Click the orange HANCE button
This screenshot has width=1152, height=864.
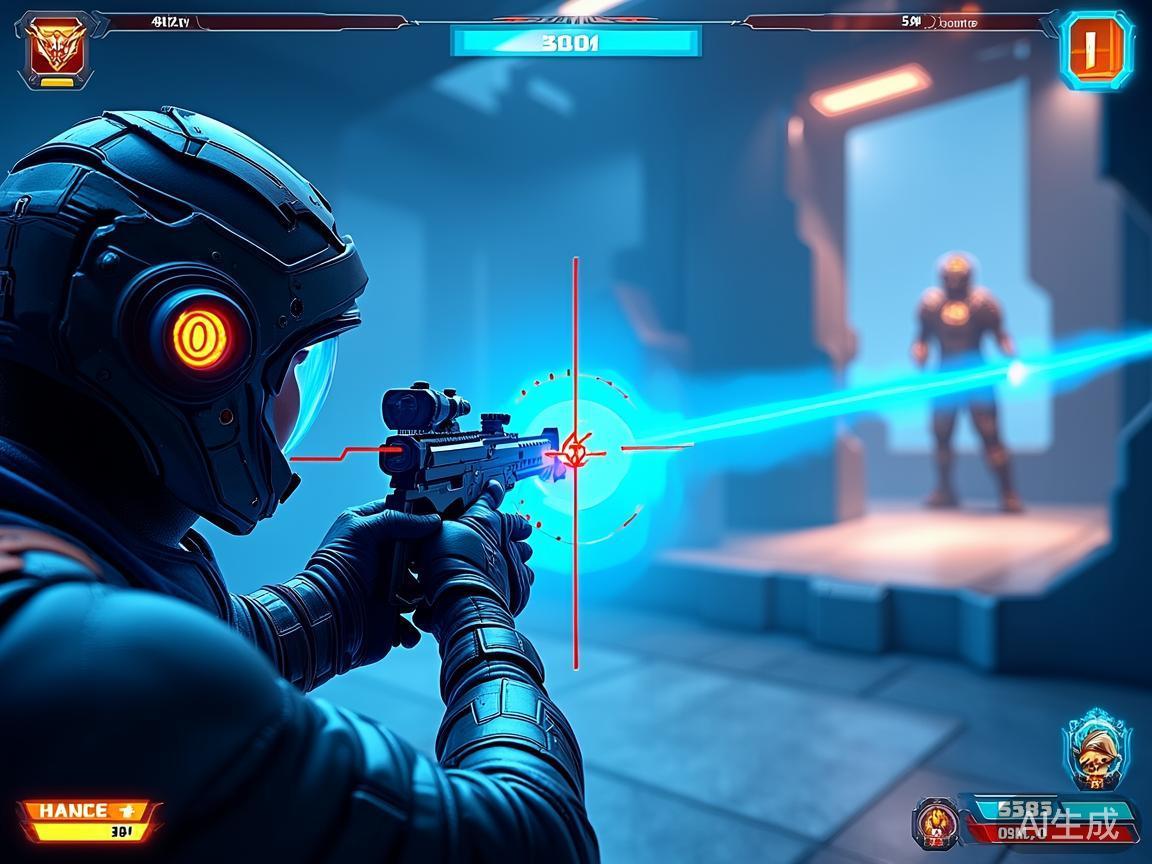pyautogui.click(x=88, y=811)
